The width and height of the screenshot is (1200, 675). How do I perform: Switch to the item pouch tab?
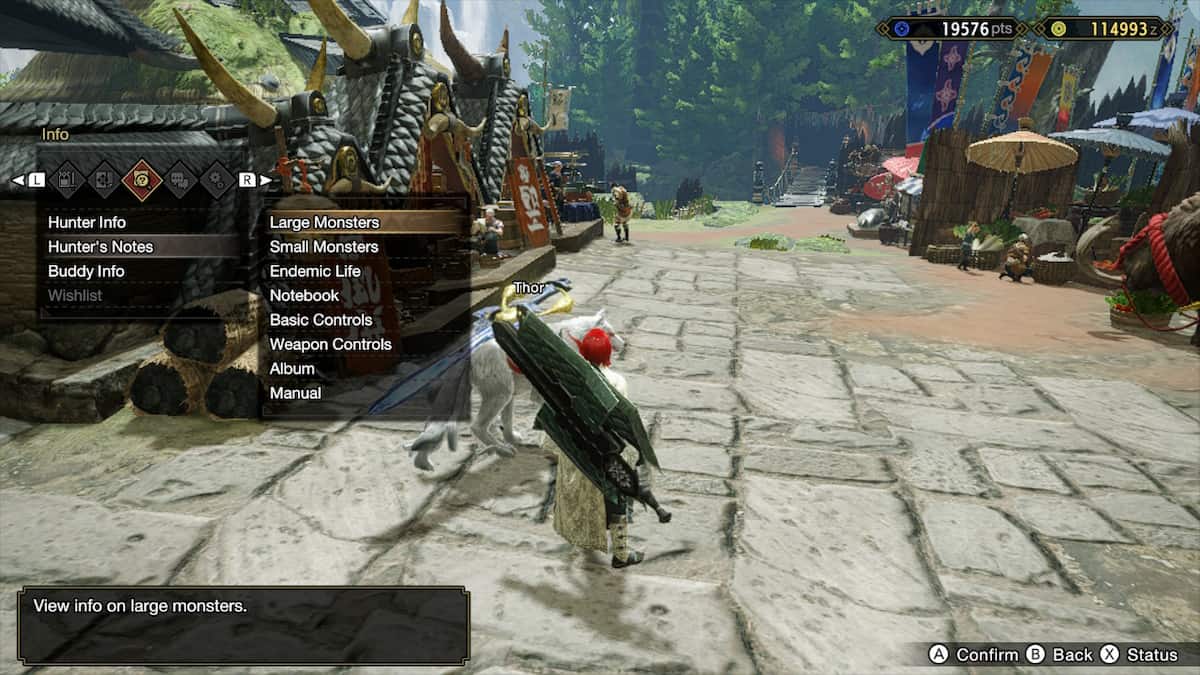(68, 179)
